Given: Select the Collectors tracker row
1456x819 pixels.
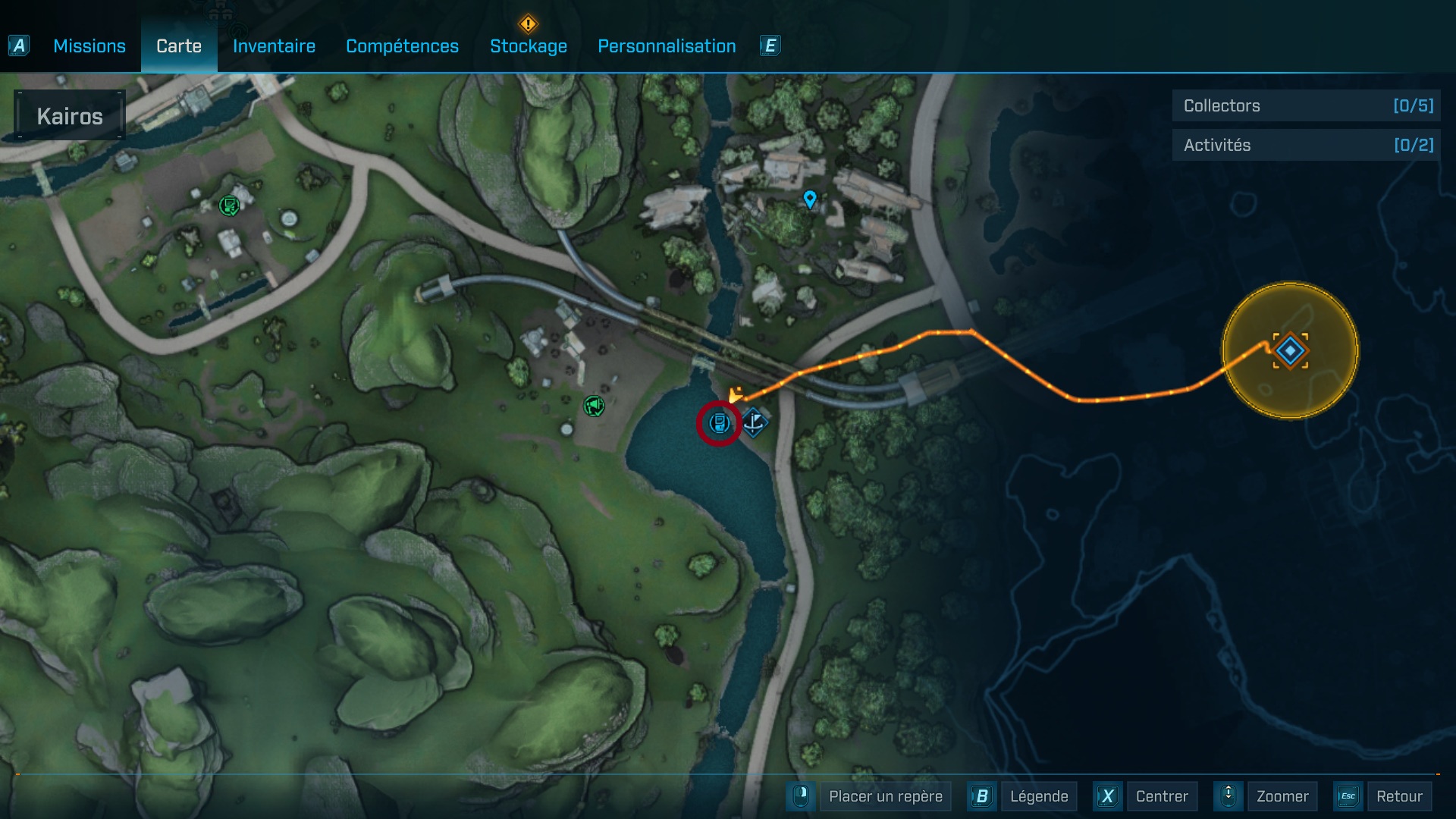Looking at the screenshot, I should tap(1307, 105).
